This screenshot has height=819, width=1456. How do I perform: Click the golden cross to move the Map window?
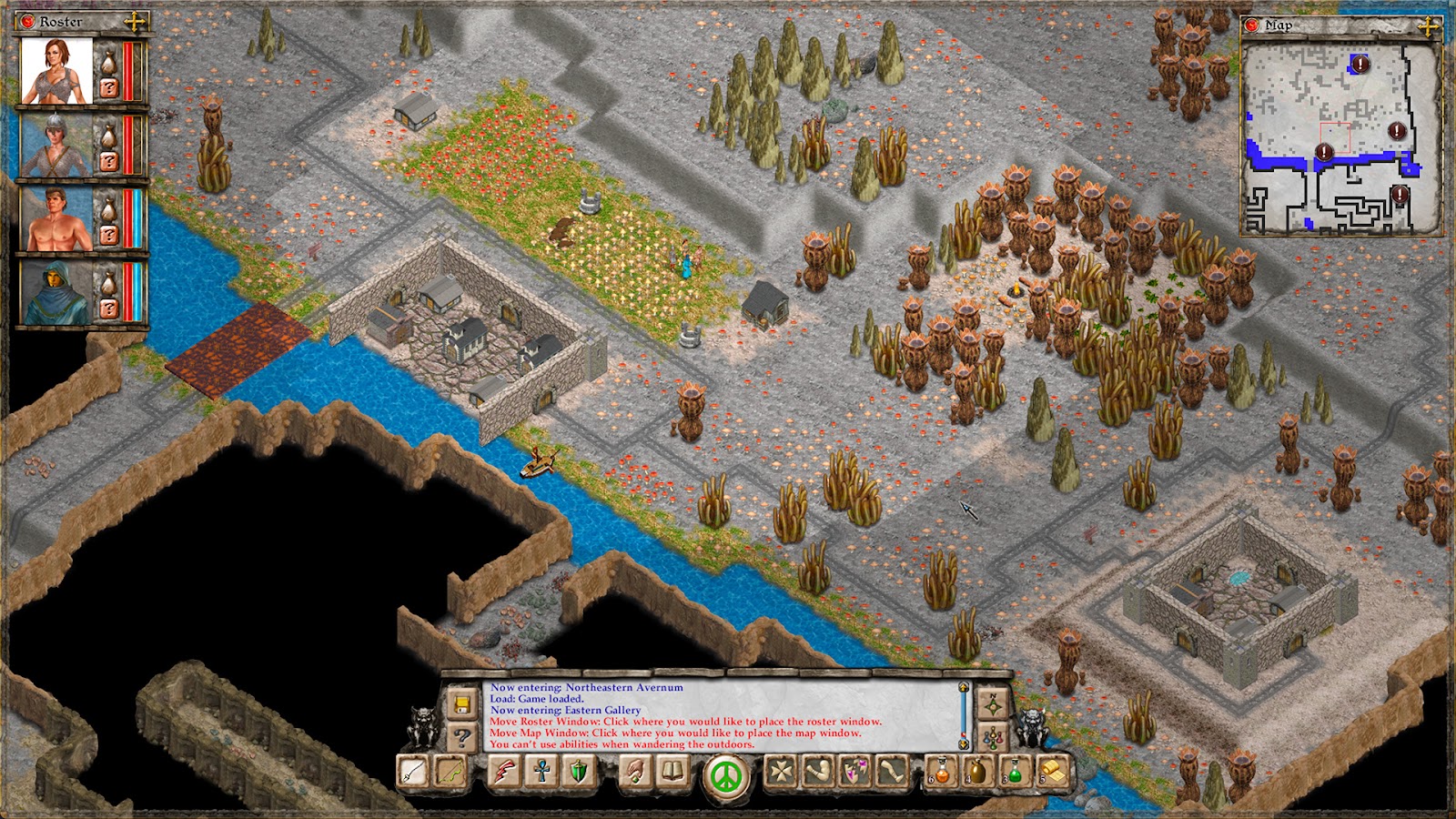(x=1428, y=27)
